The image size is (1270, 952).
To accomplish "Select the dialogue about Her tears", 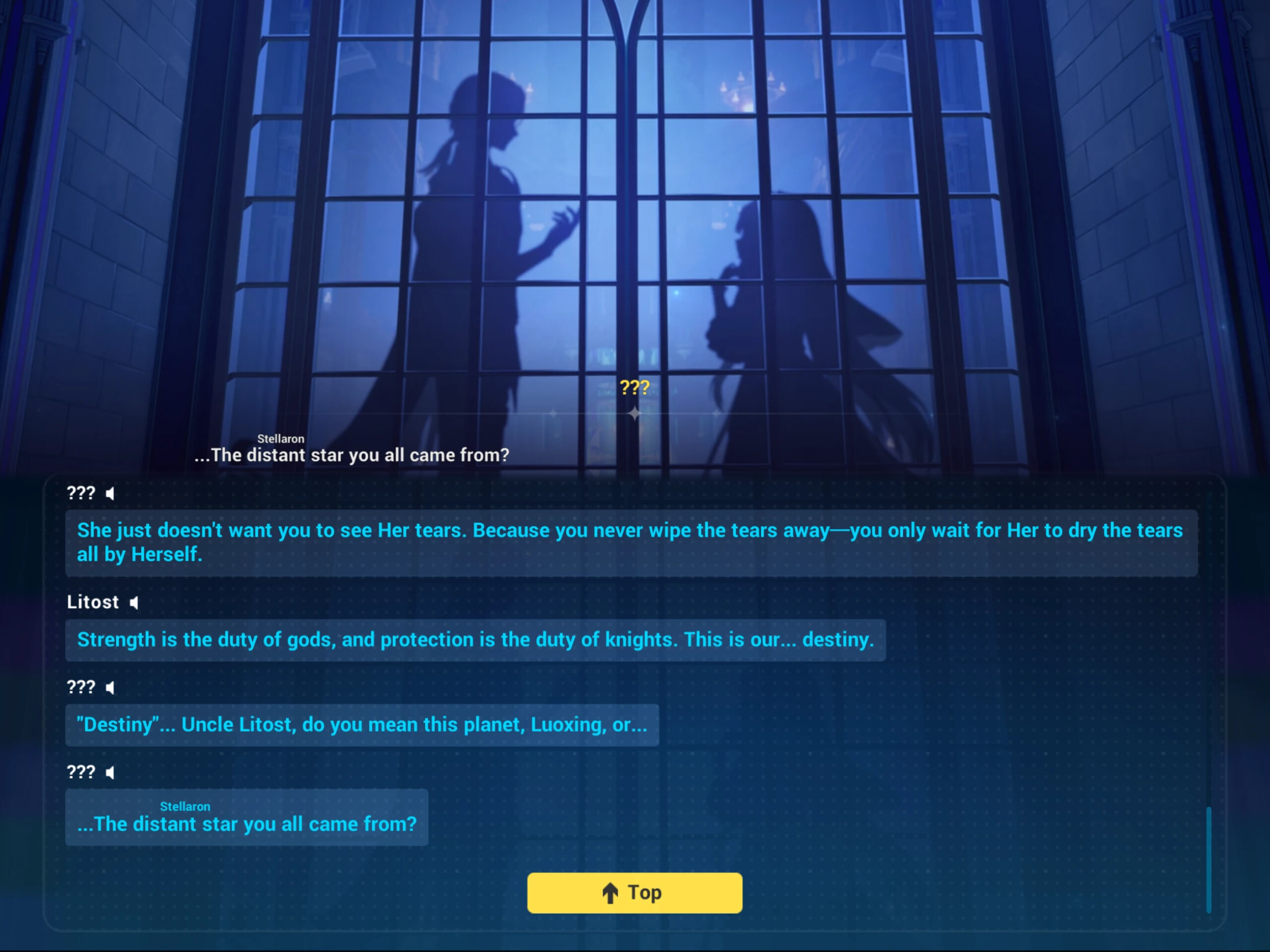I will click(632, 542).
